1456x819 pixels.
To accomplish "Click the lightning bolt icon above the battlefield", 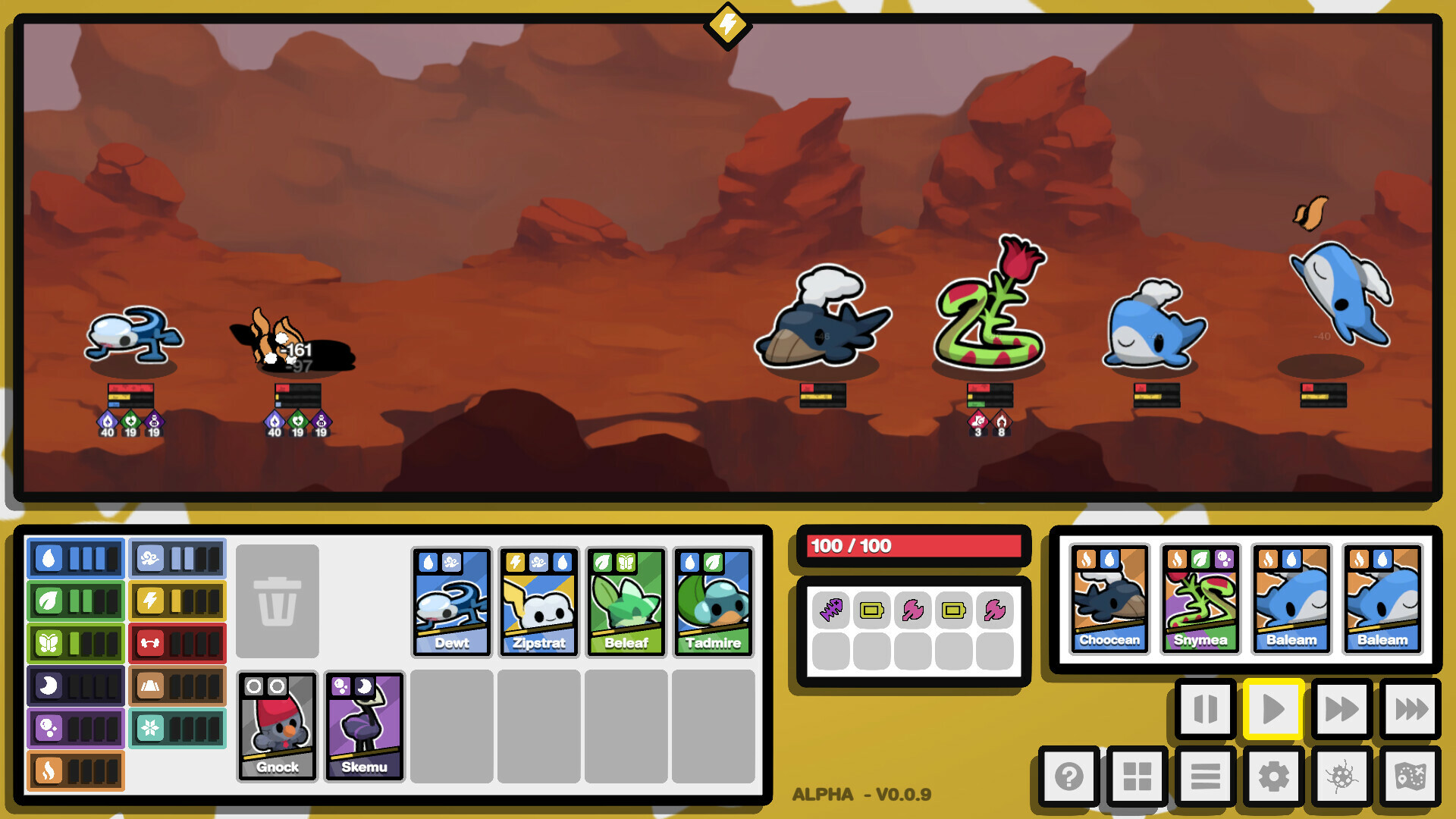I will tap(727, 25).
